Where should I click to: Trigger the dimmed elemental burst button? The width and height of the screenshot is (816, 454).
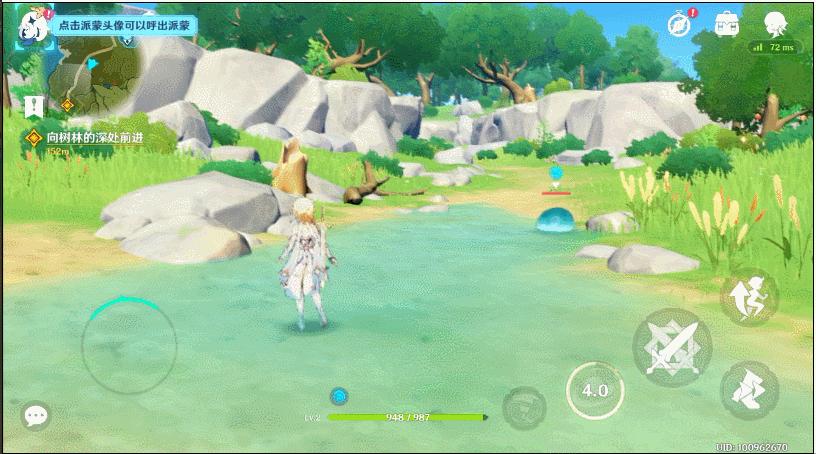(523, 408)
